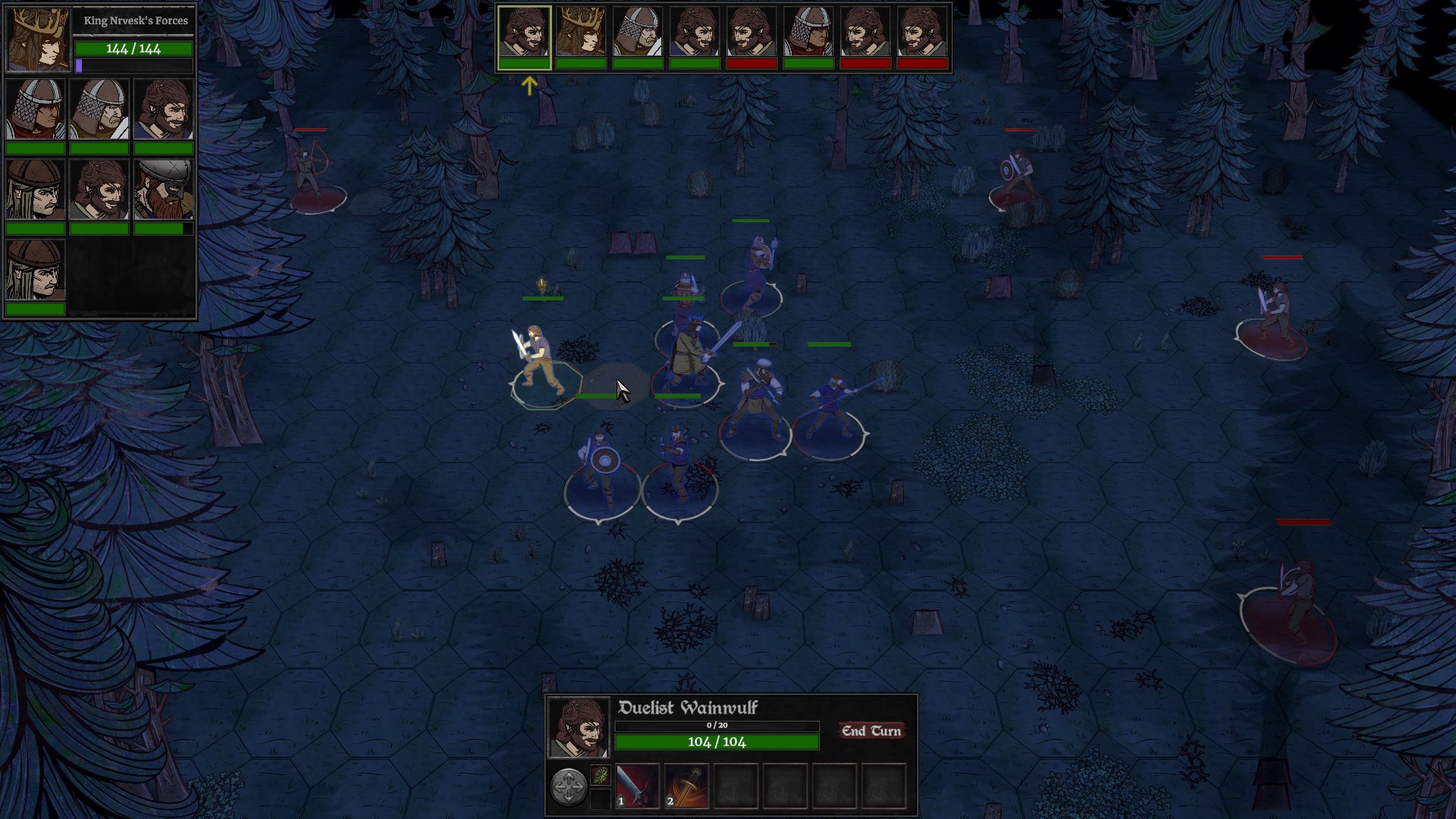Activate the sword strike ability in slot 1
The width and height of the screenshot is (1456, 819).
(637, 786)
